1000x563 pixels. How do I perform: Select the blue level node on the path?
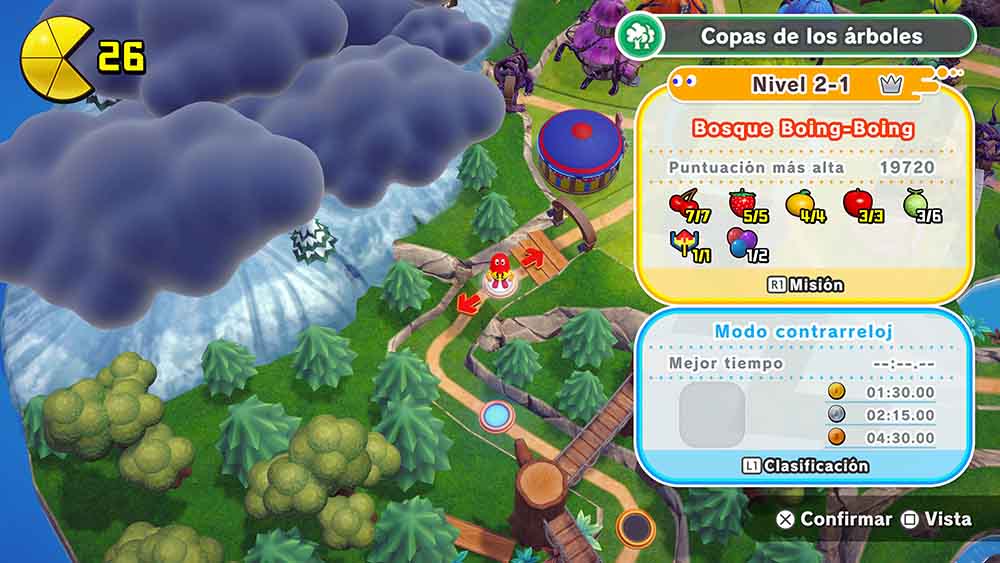[494, 414]
